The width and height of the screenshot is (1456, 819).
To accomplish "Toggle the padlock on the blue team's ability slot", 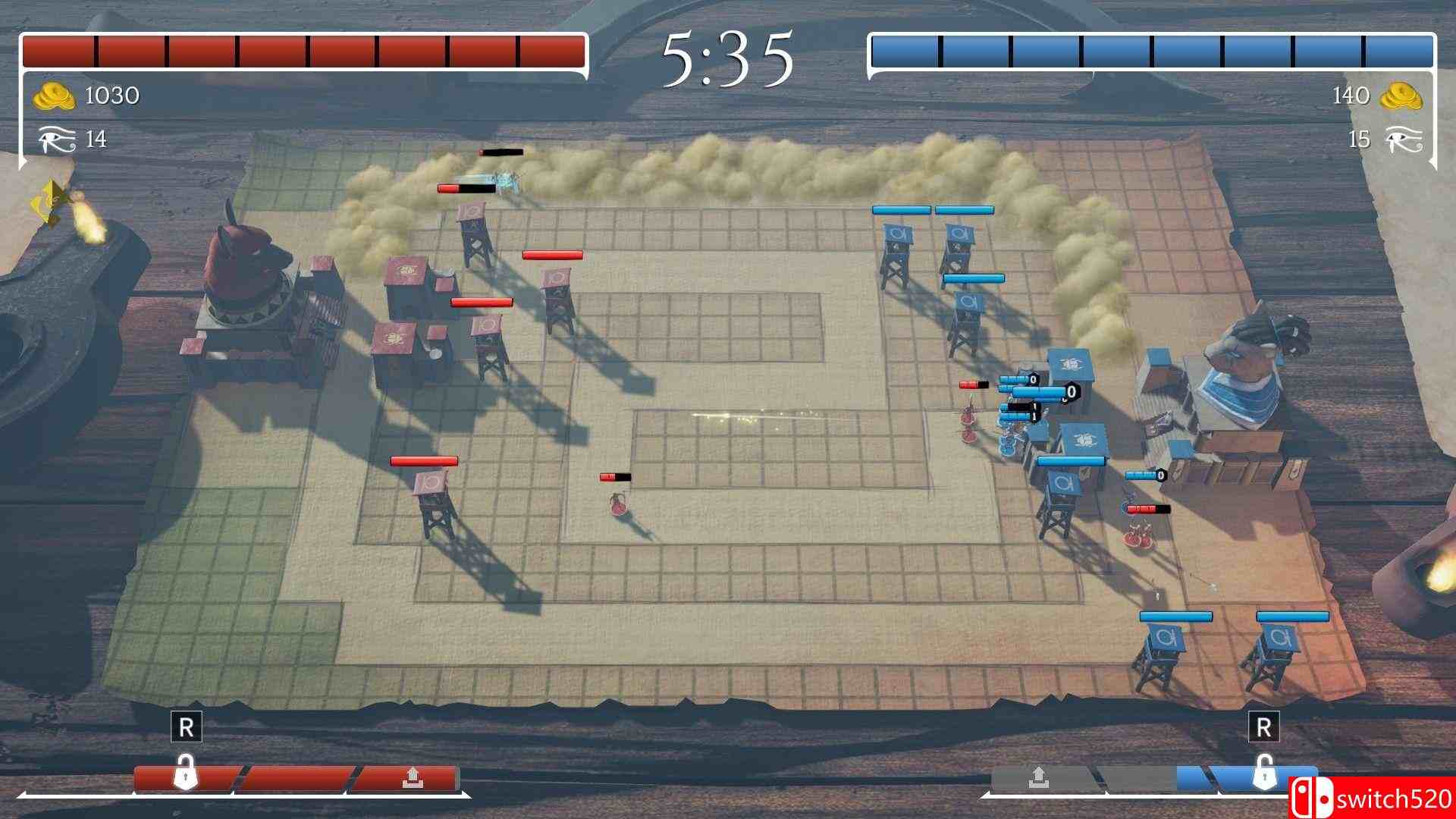I will coord(1264,775).
